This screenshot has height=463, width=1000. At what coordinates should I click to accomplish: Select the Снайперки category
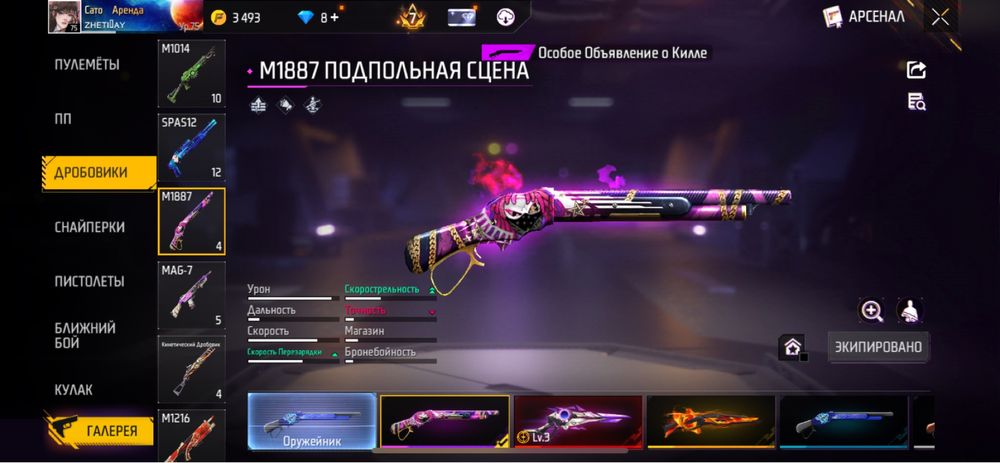(89, 227)
